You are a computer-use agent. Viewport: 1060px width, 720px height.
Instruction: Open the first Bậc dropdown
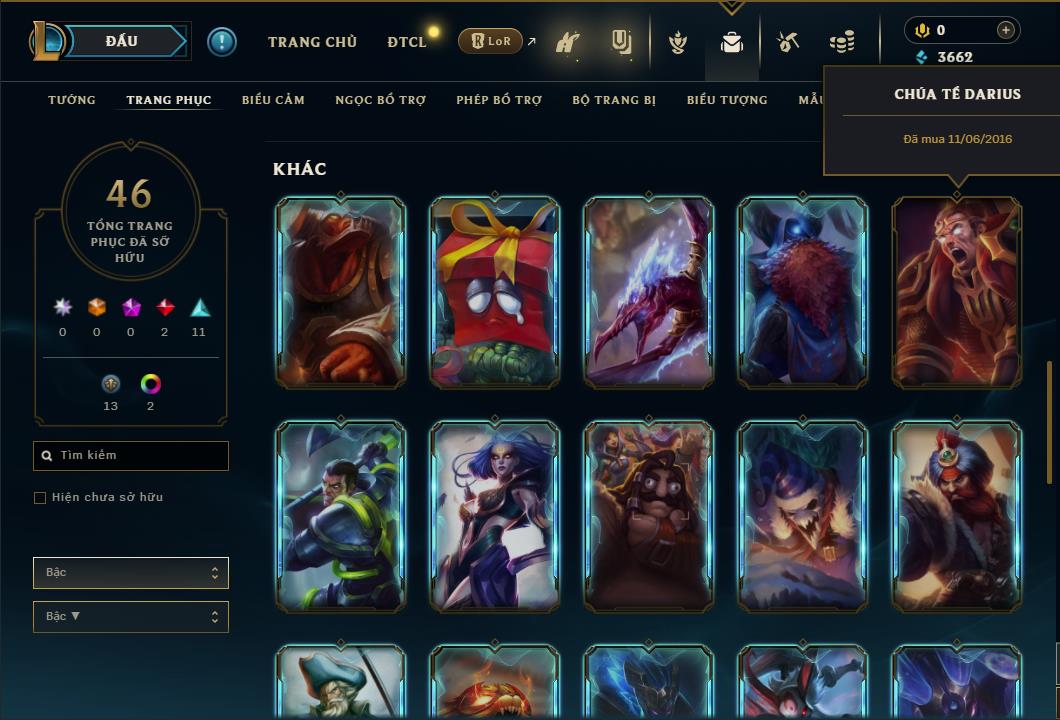131,573
